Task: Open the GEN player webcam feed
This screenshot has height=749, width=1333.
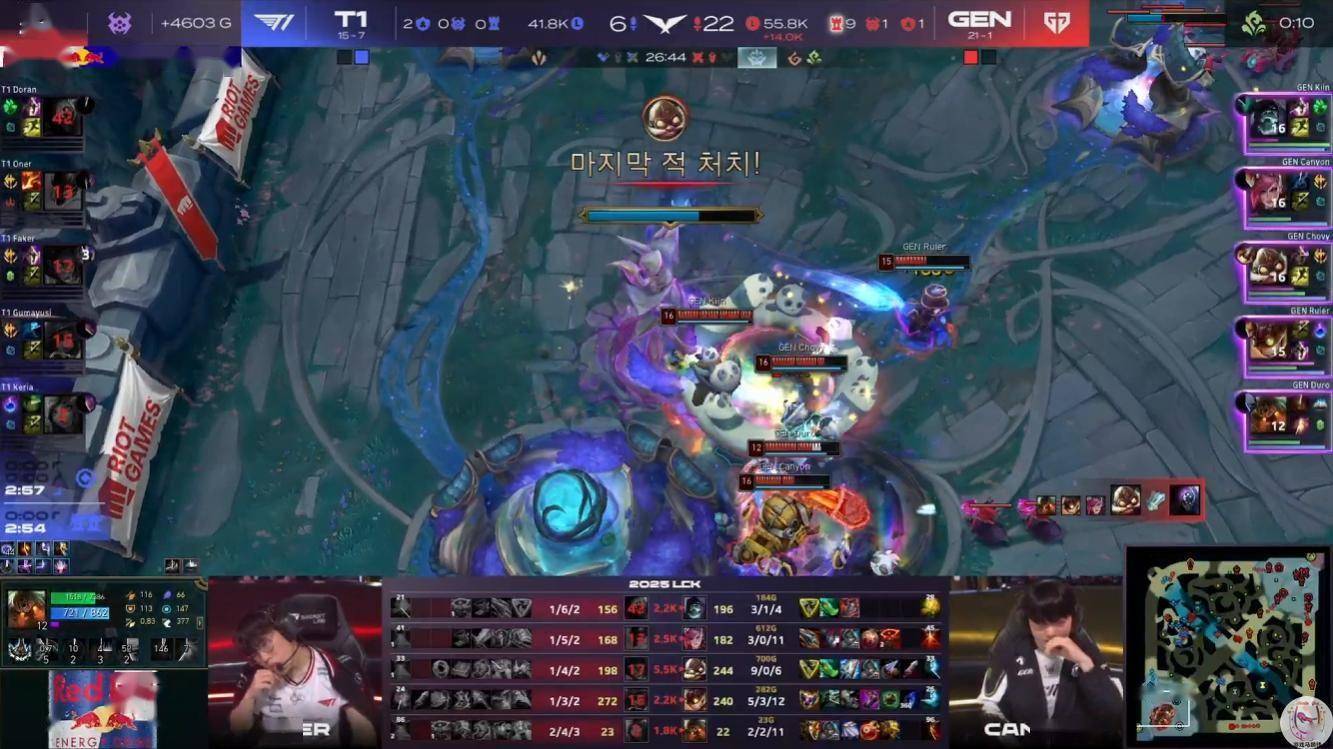Action: click(x=1035, y=660)
